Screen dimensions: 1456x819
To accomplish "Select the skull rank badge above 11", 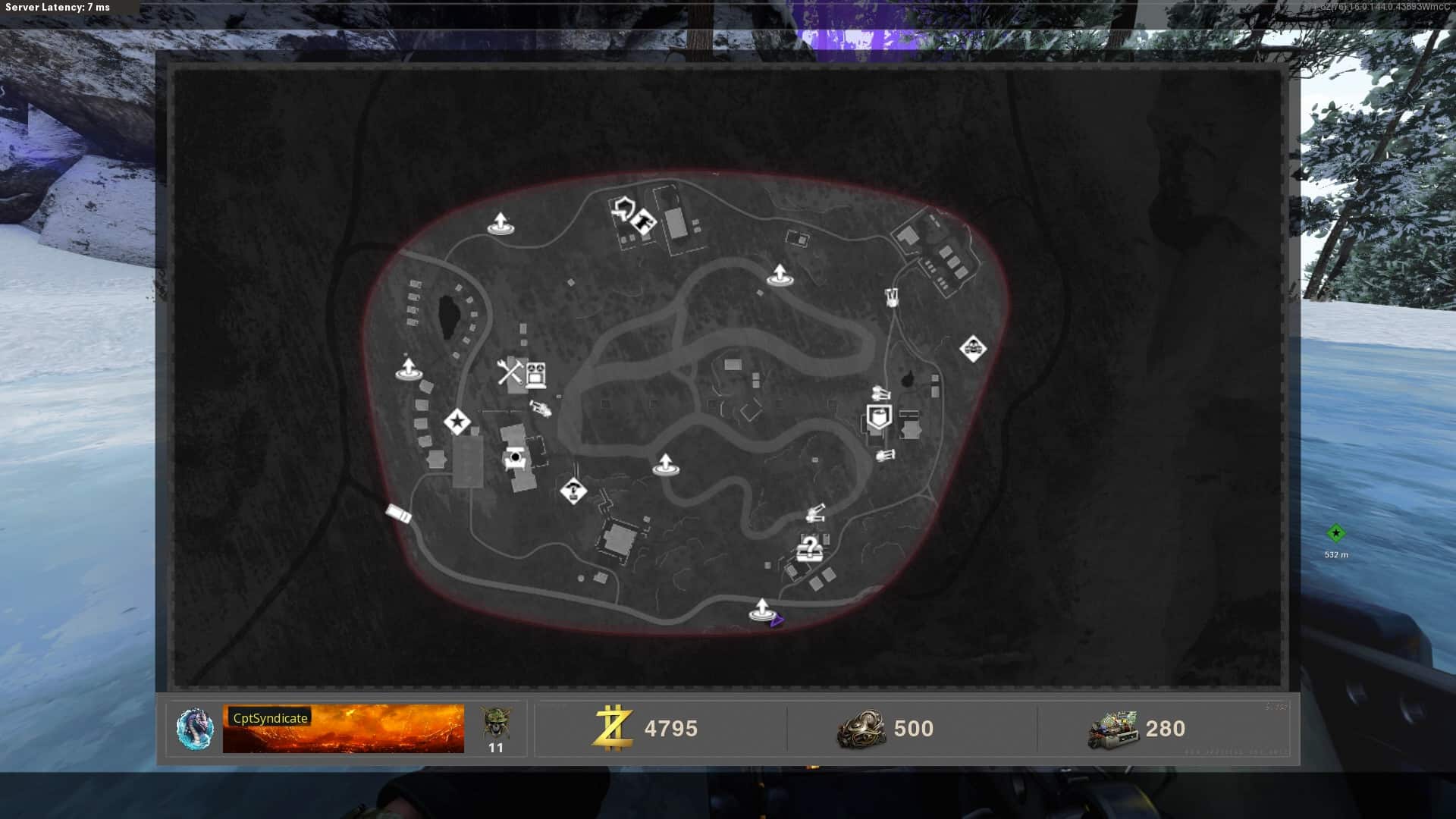I will pos(496,723).
